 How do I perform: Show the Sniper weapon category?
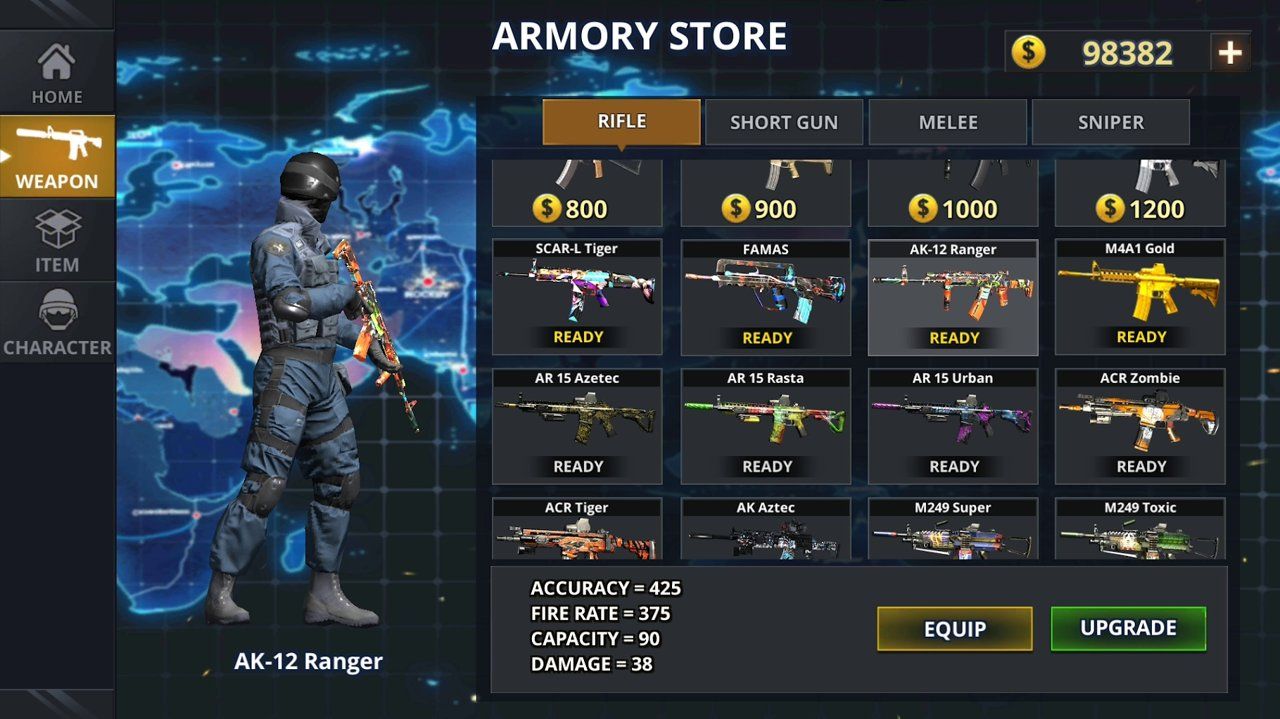pos(1111,122)
